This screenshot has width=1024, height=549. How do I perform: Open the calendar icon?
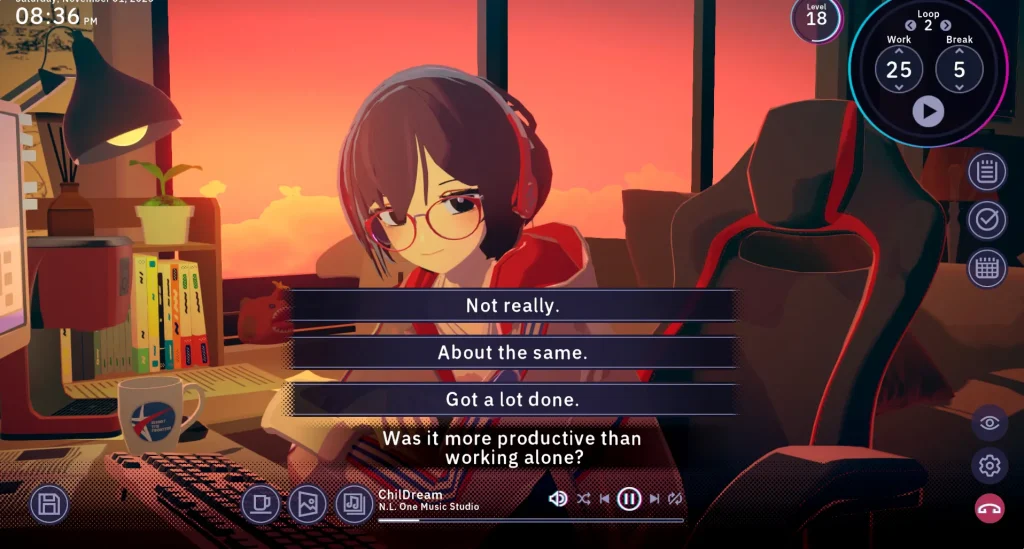click(987, 268)
